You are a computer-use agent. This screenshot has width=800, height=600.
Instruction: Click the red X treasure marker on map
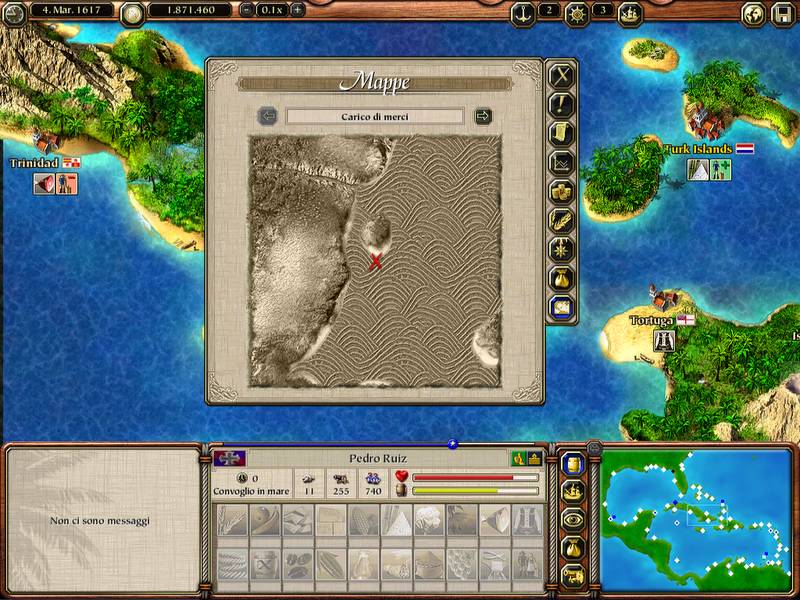tap(376, 262)
